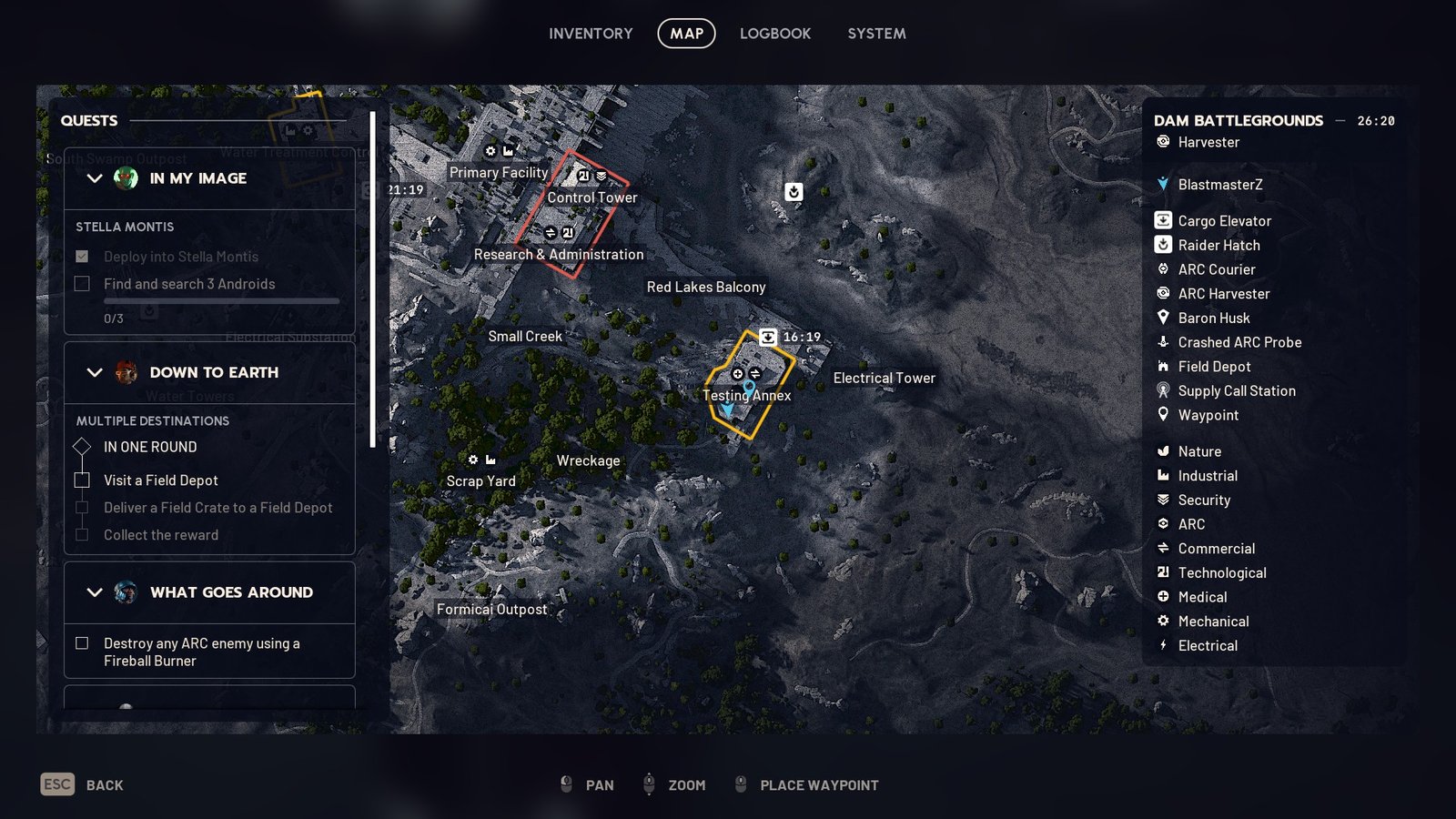Select the Map tab

tap(686, 34)
